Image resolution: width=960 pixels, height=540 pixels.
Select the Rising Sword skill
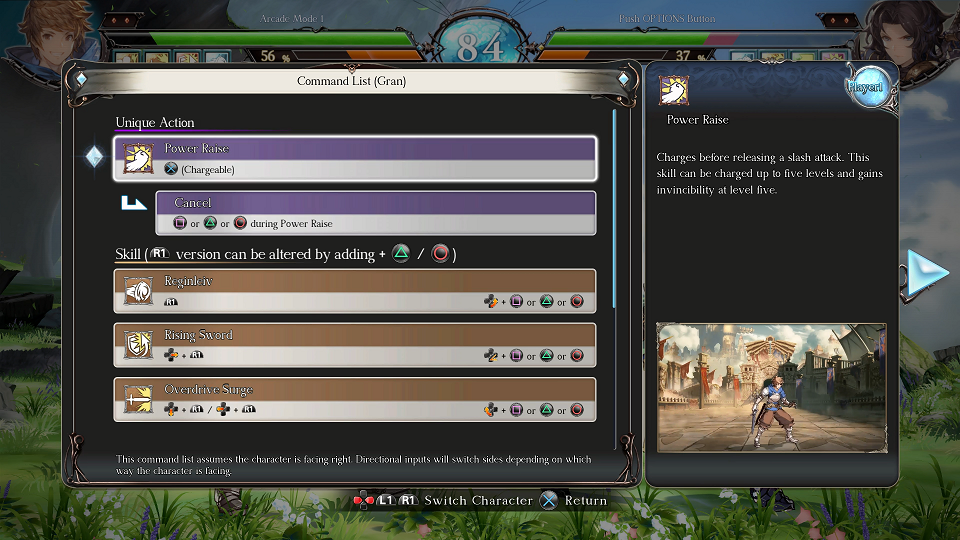(x=355, y=345)
